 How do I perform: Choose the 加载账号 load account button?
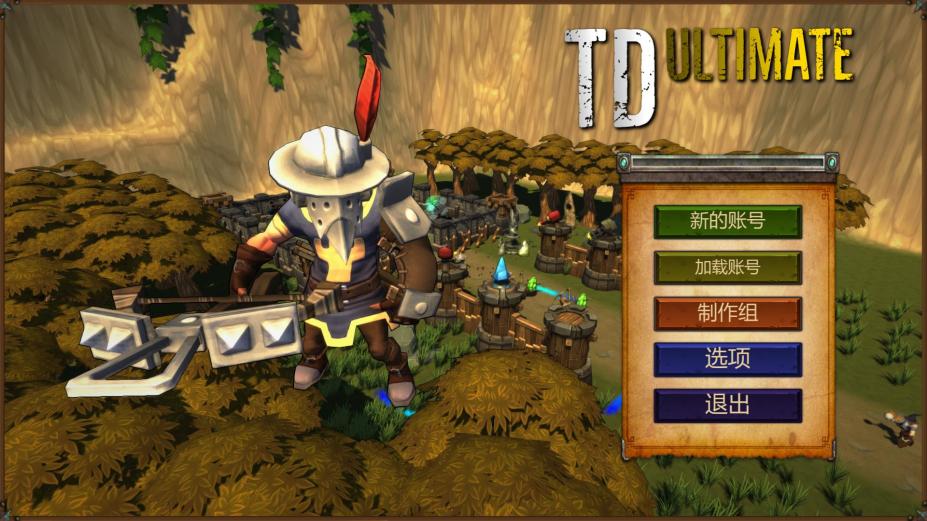tap(727, 267)
